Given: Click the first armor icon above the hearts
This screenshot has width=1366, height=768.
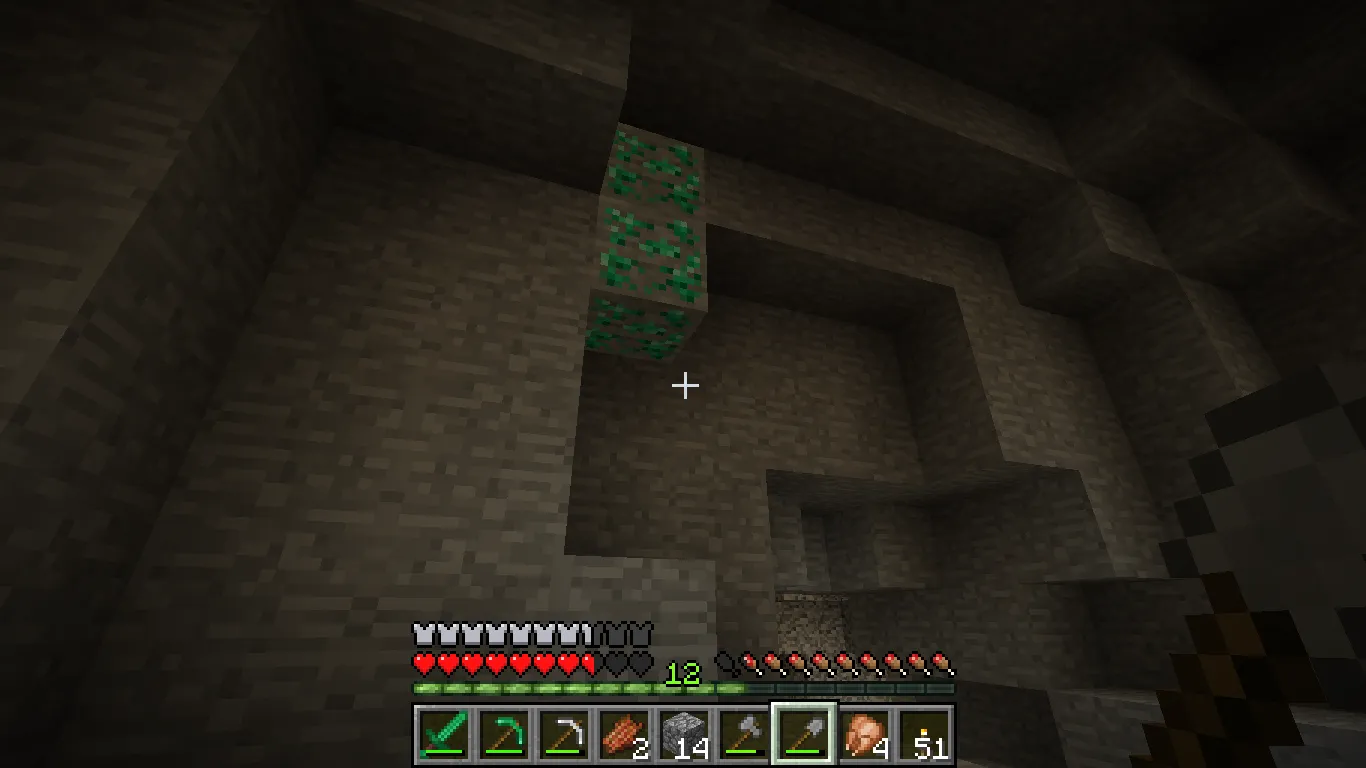Looking at the screenshot, I should pyautogui.click(x=422, y=634).
